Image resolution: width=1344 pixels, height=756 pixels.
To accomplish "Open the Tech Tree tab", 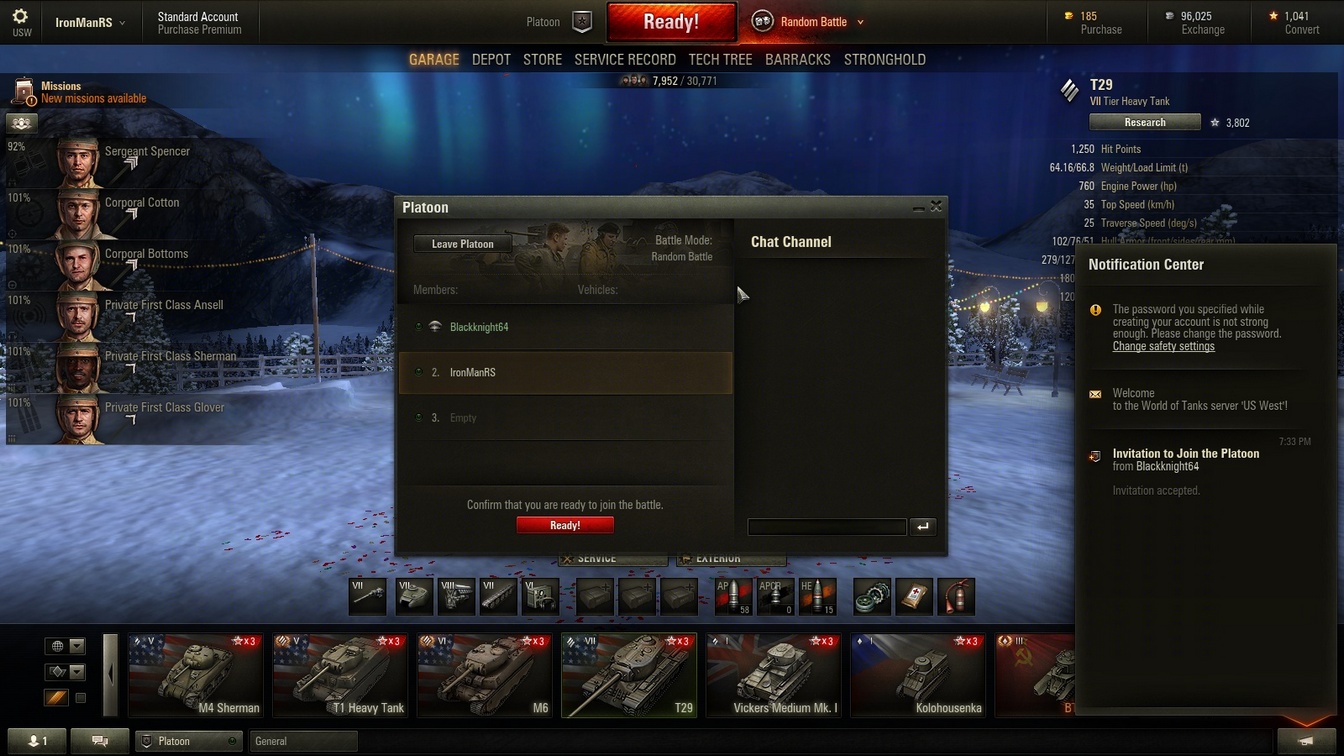I will pyautogui.click(x=720, y=60).
